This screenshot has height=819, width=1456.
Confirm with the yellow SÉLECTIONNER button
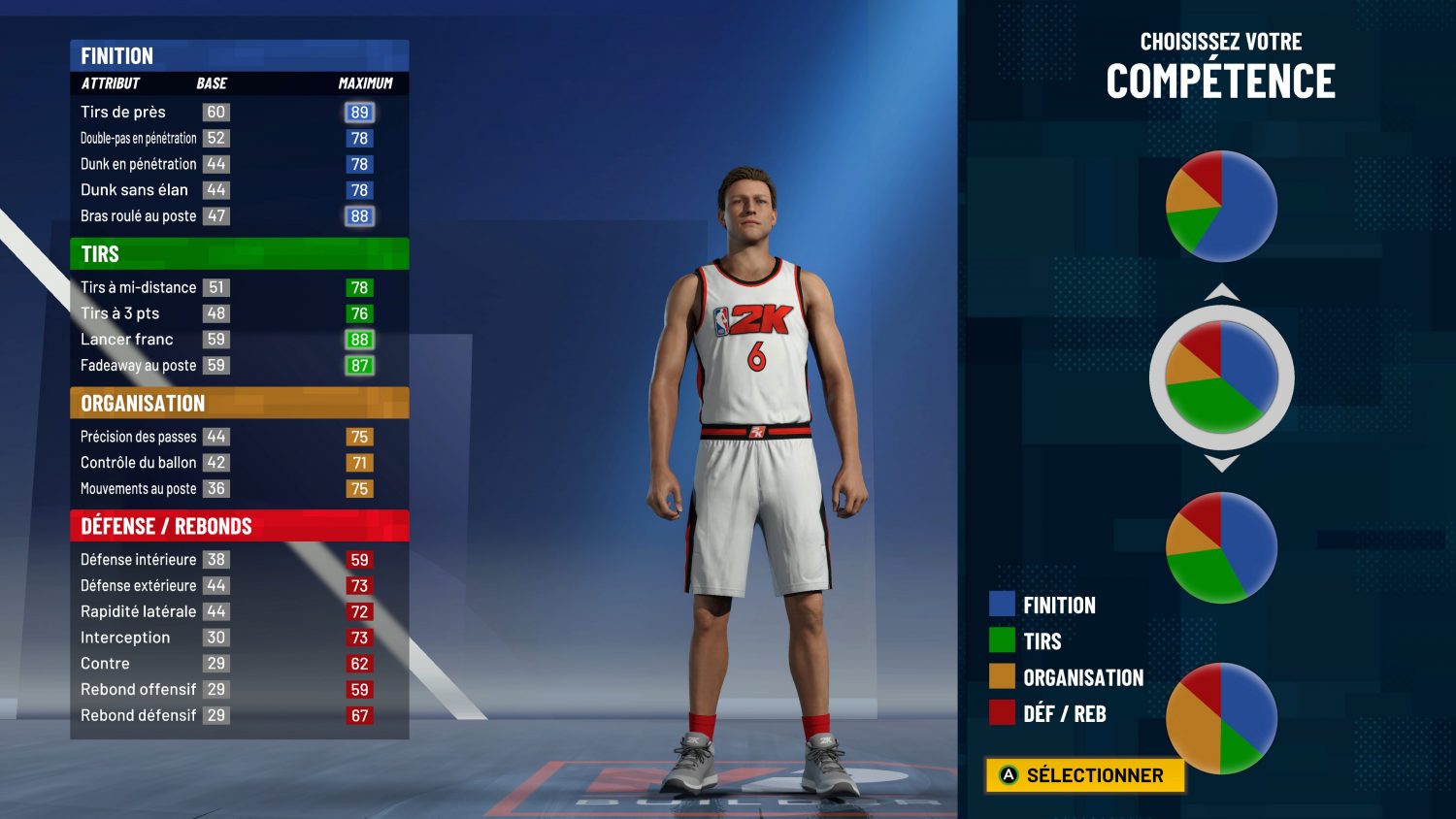[x=1084, y=775]
